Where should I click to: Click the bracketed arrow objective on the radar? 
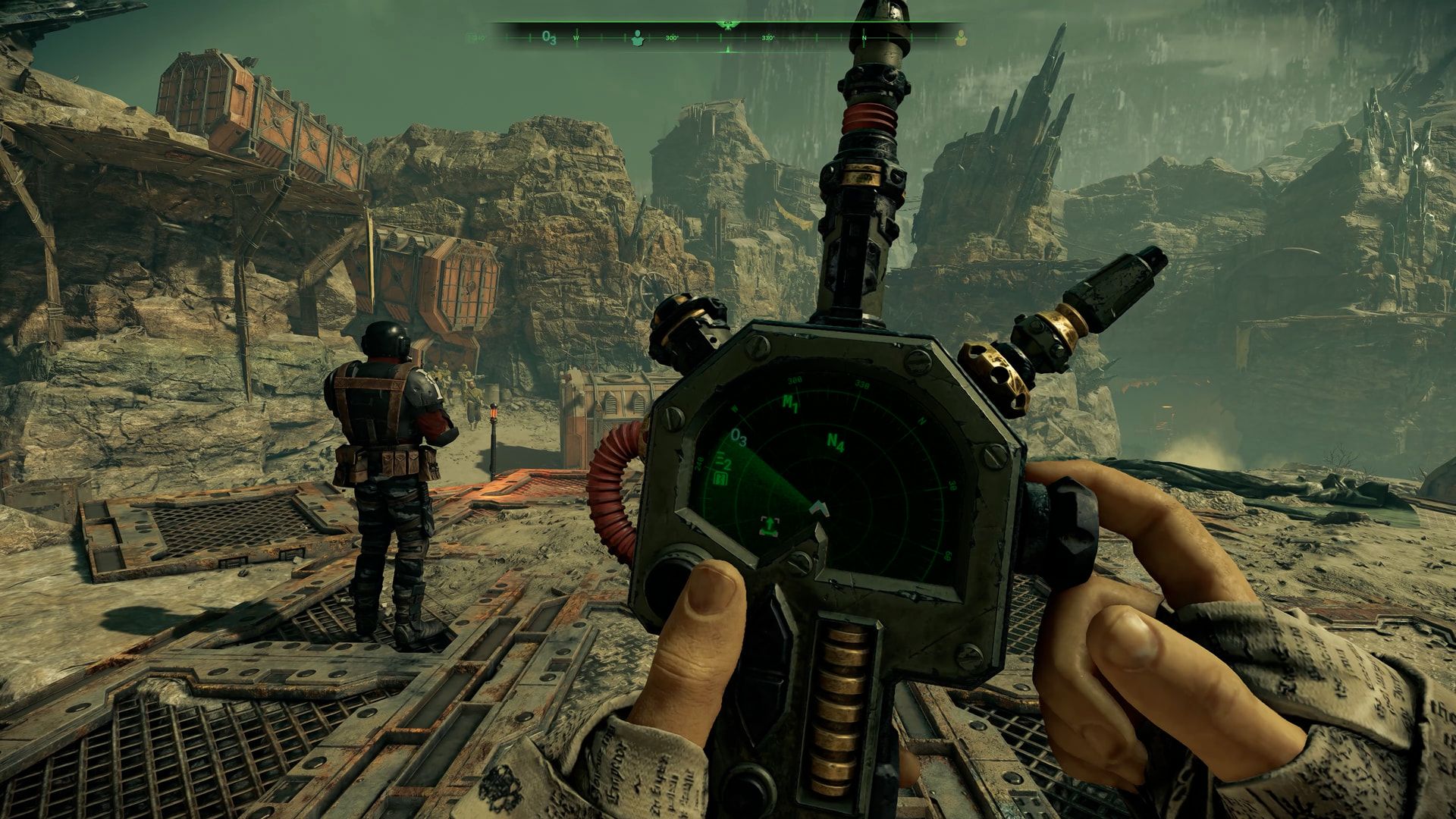click(770, 525)
